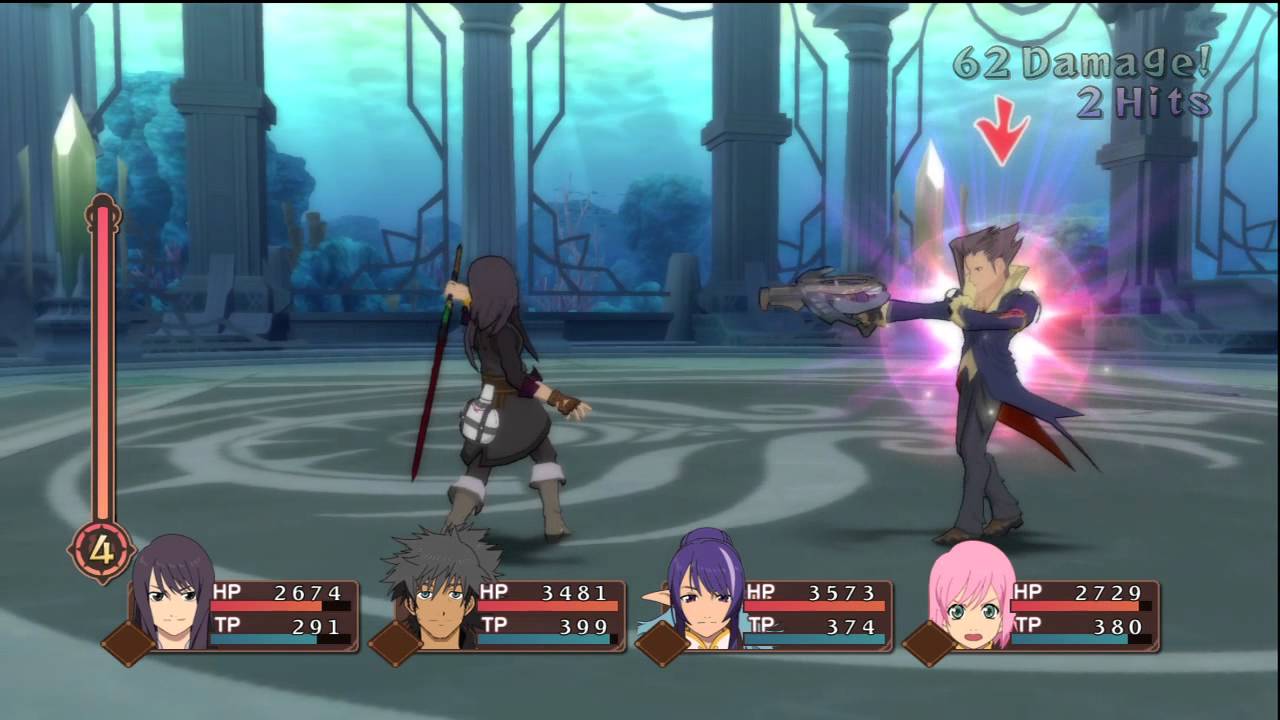Select Yuri's long purple-haired portrait
The height and width of the screenshot is (720, 1280).
[x=172, y=595]
